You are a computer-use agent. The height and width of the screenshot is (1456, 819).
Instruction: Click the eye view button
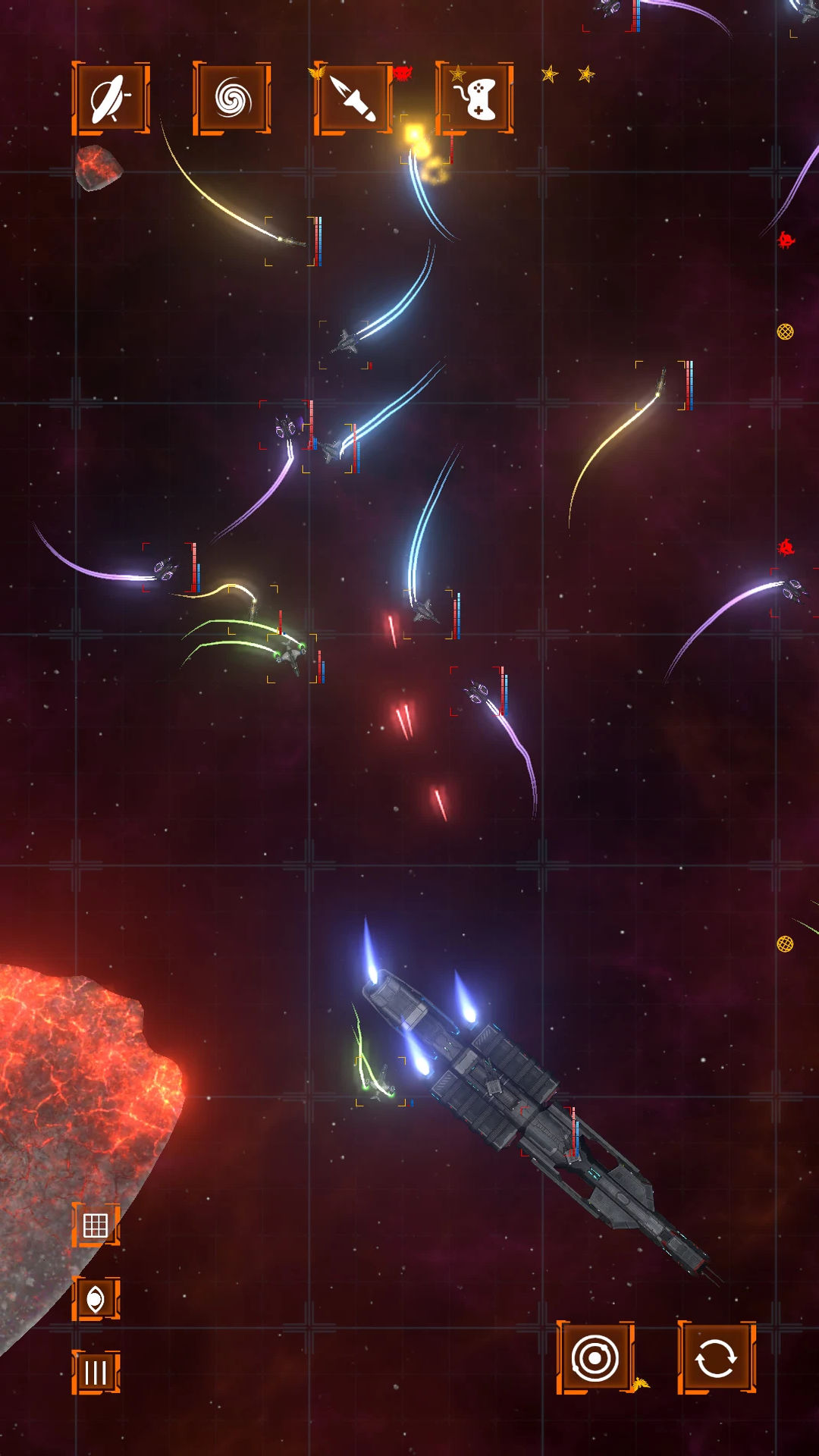[96, 1298]
